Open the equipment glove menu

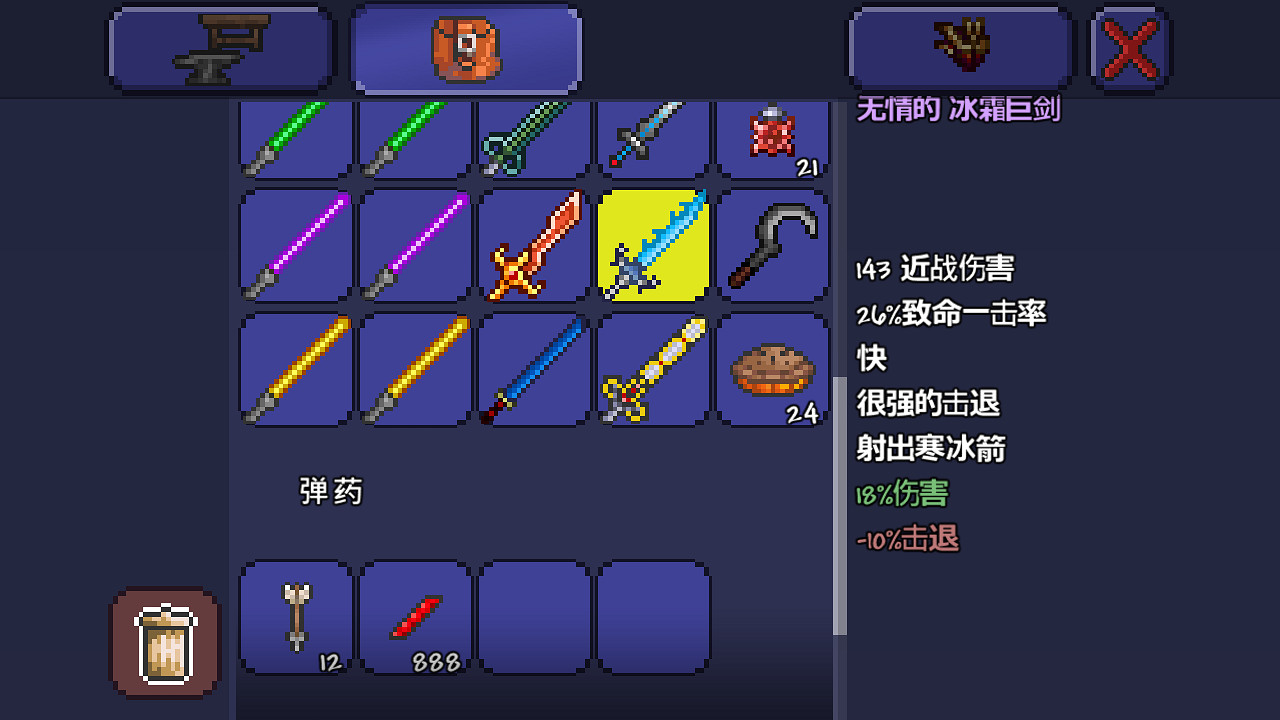pyautogui.click(x=960, y=48)
